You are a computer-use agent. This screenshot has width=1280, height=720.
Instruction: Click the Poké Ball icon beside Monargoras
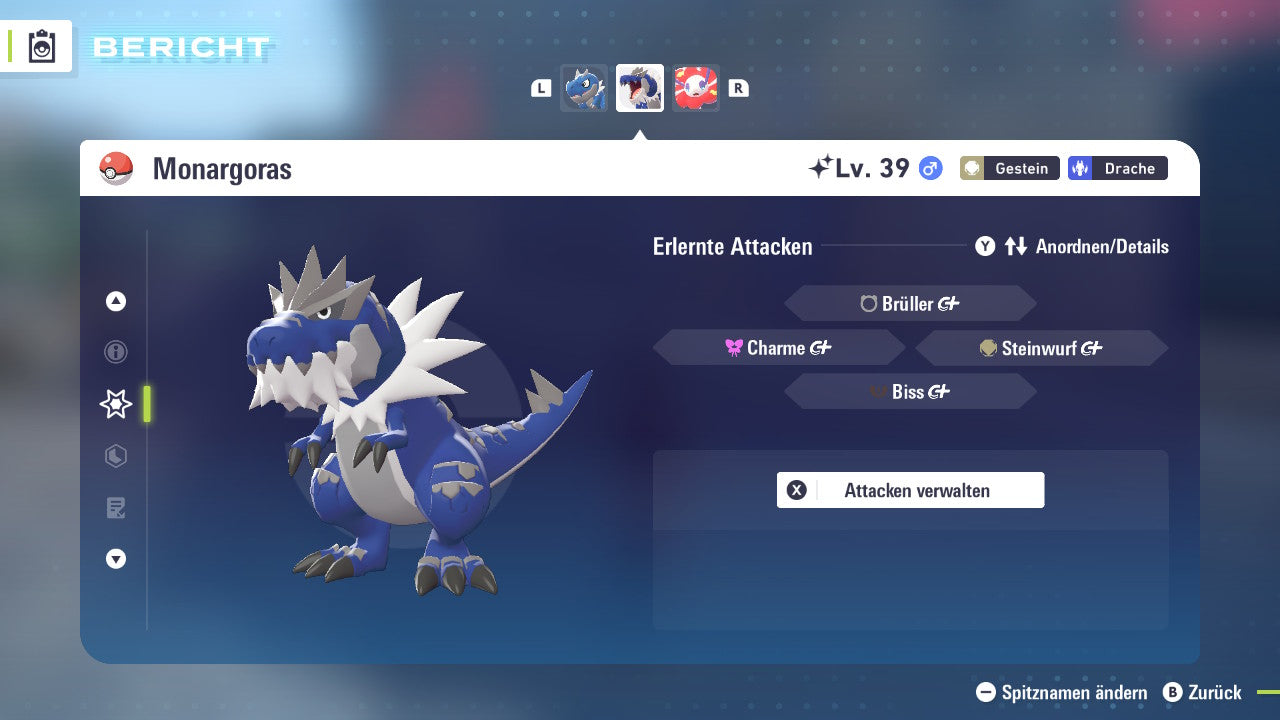[x=116, y=168]
